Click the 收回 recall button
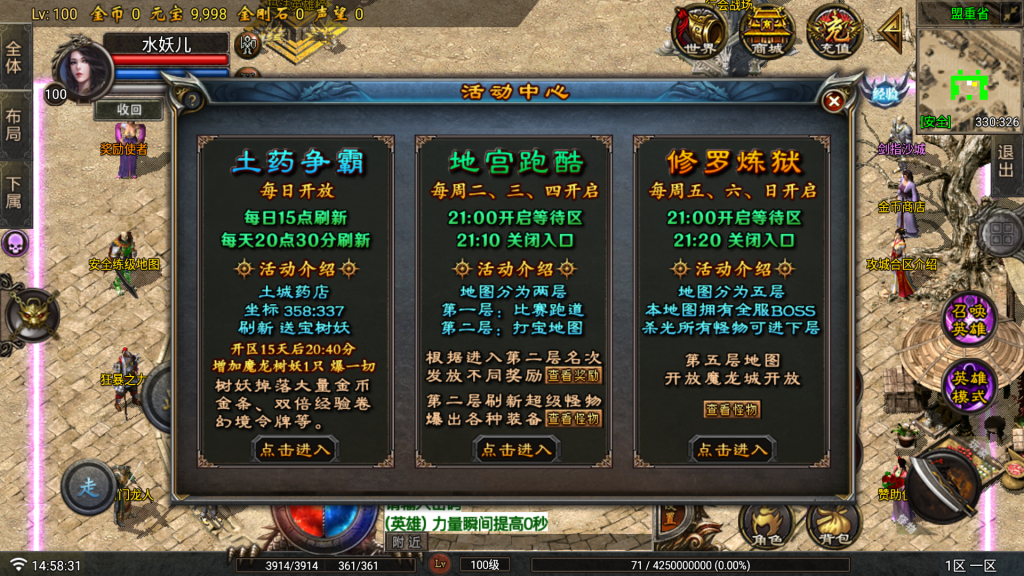 pos(129,110)
